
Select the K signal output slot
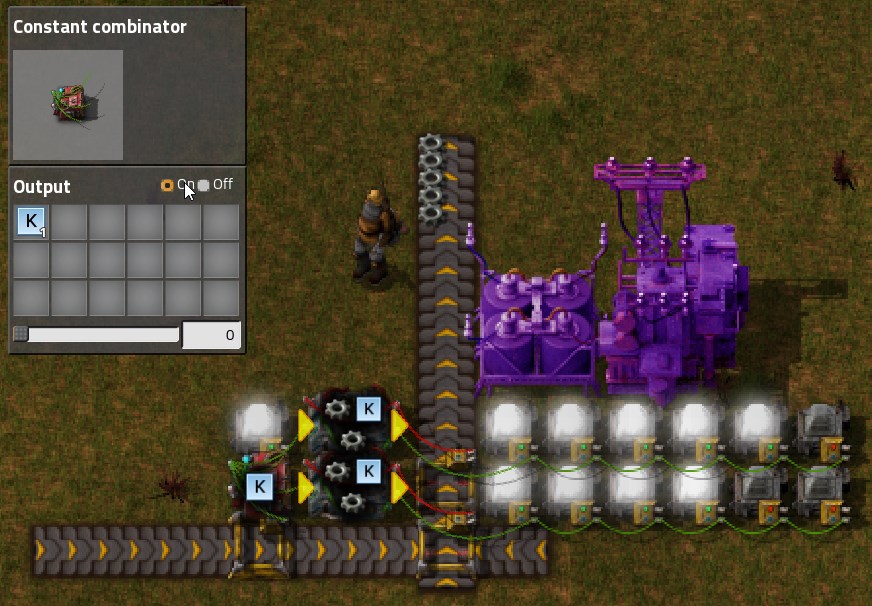32,222
